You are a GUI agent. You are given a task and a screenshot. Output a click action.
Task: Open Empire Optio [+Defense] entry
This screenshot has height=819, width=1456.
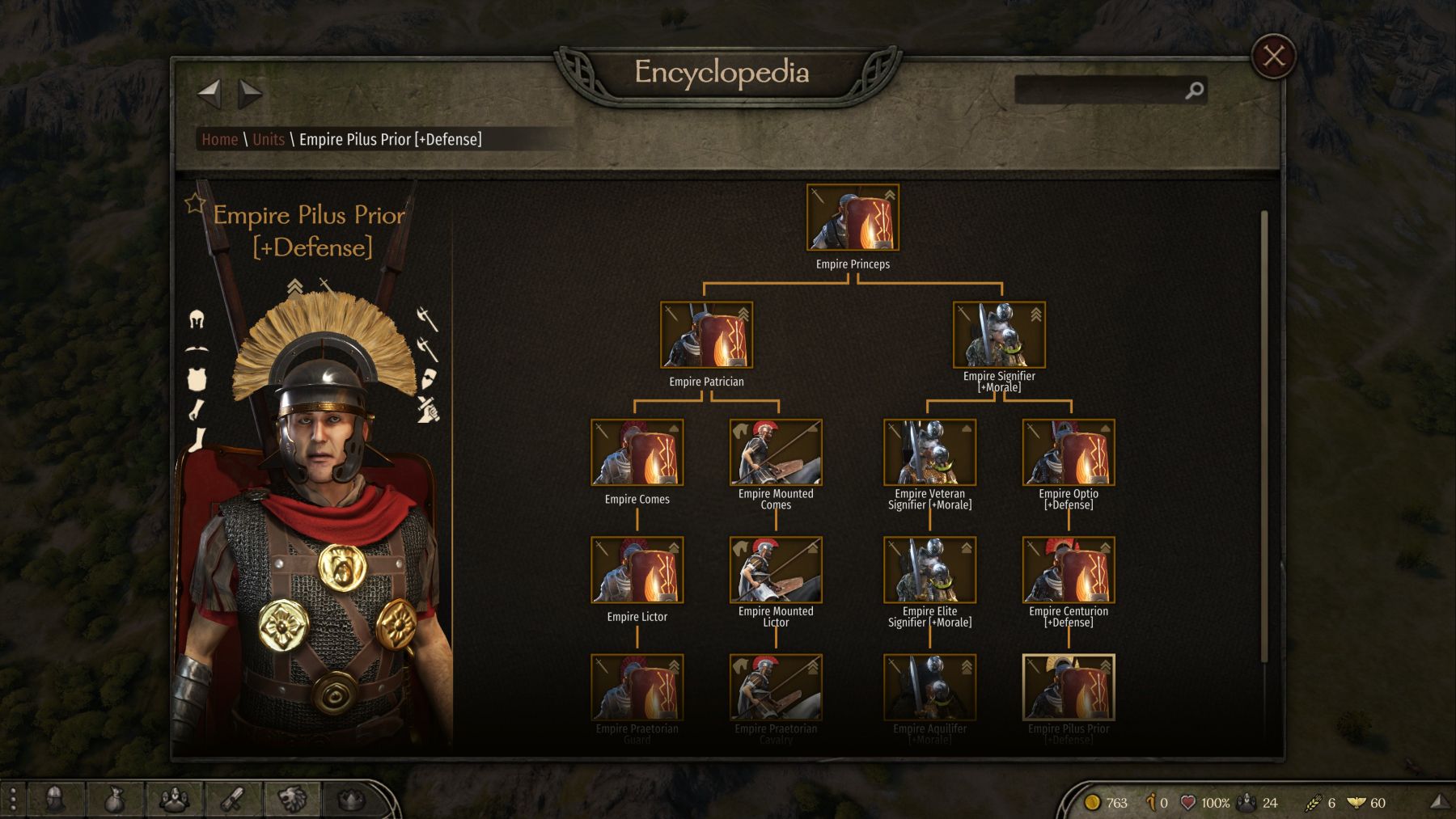(x=1069, y=453)
